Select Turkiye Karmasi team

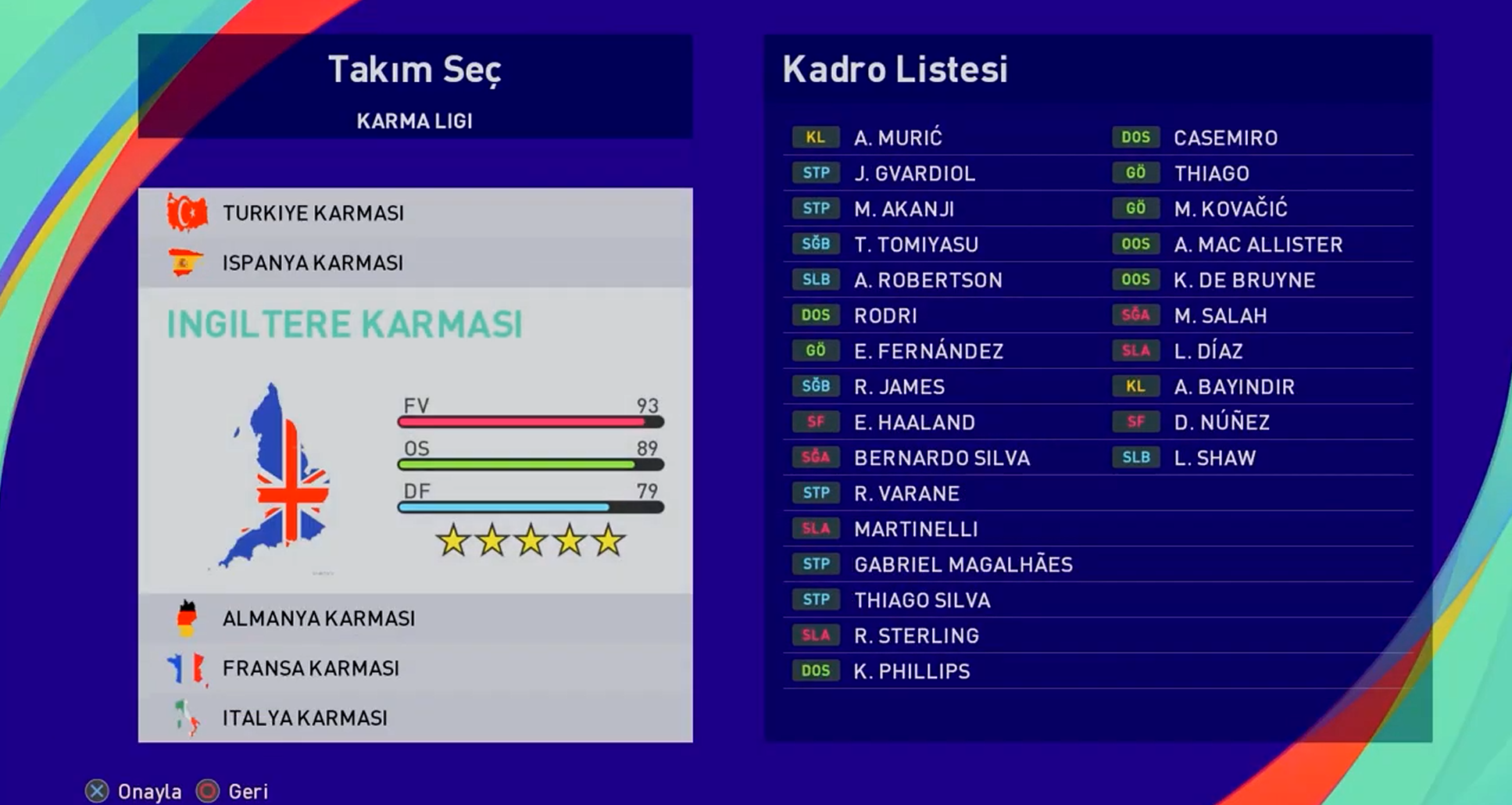point(313,213)
